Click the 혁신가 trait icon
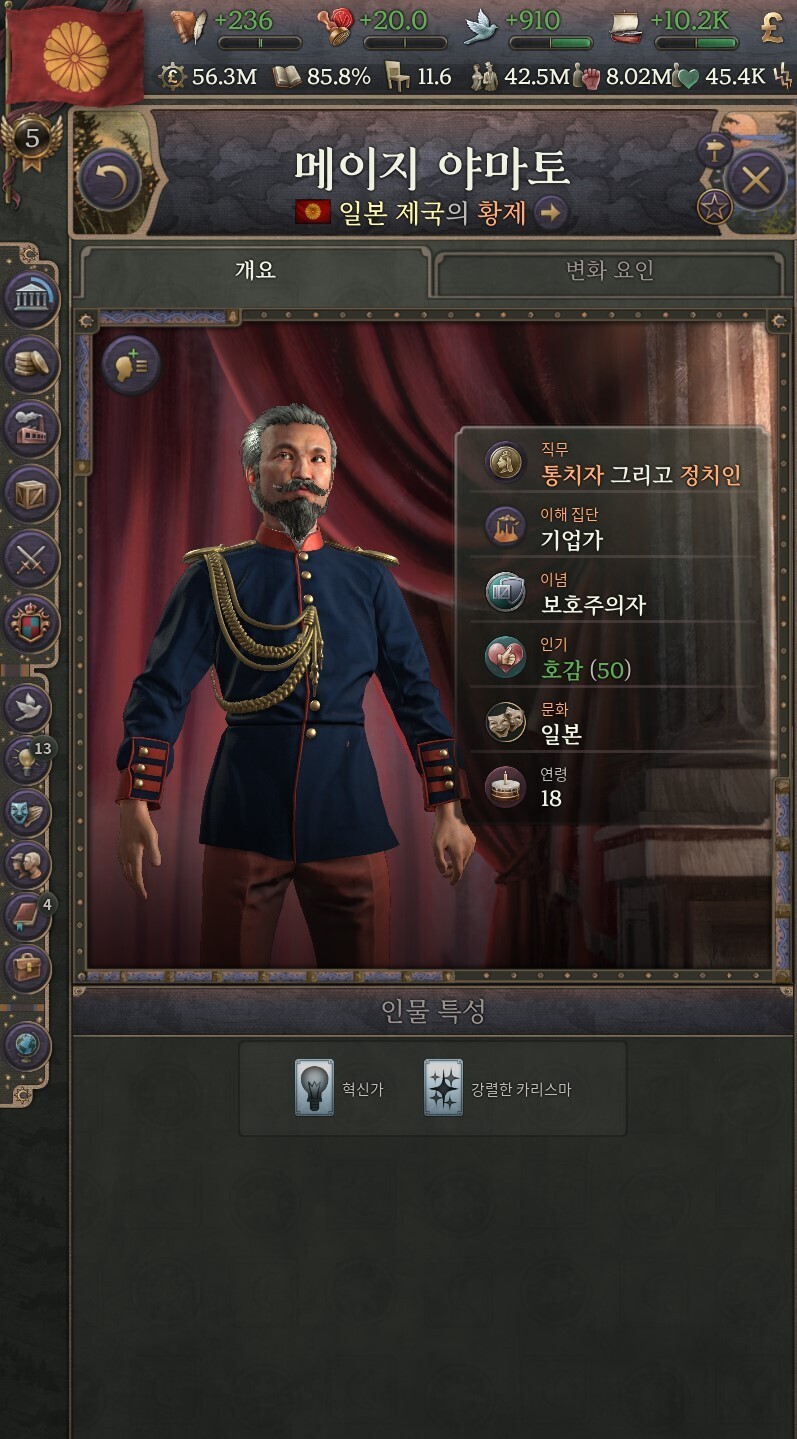 point(314,1088)
